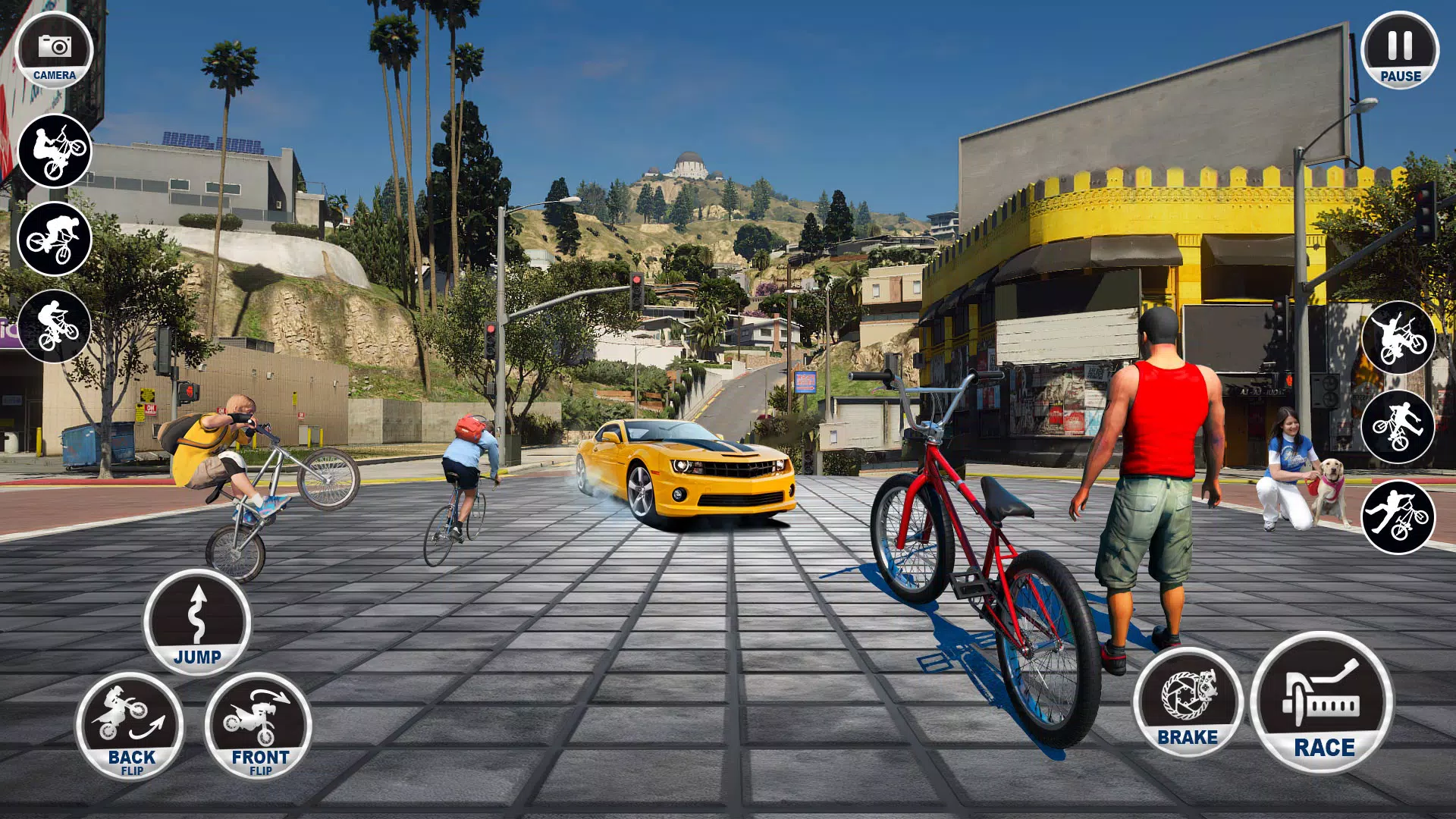Pause the game
Image resolution: width=1456 pixels, height=819 pixels.
1400,50
